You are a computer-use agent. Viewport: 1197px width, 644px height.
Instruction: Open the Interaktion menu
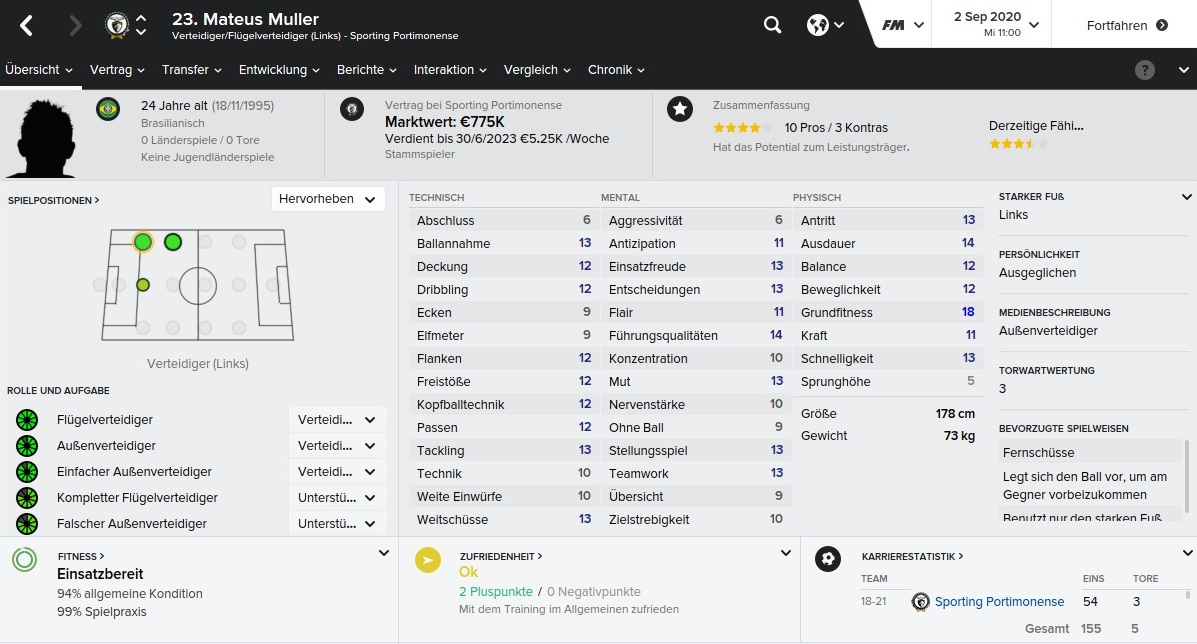coord(450,70)
